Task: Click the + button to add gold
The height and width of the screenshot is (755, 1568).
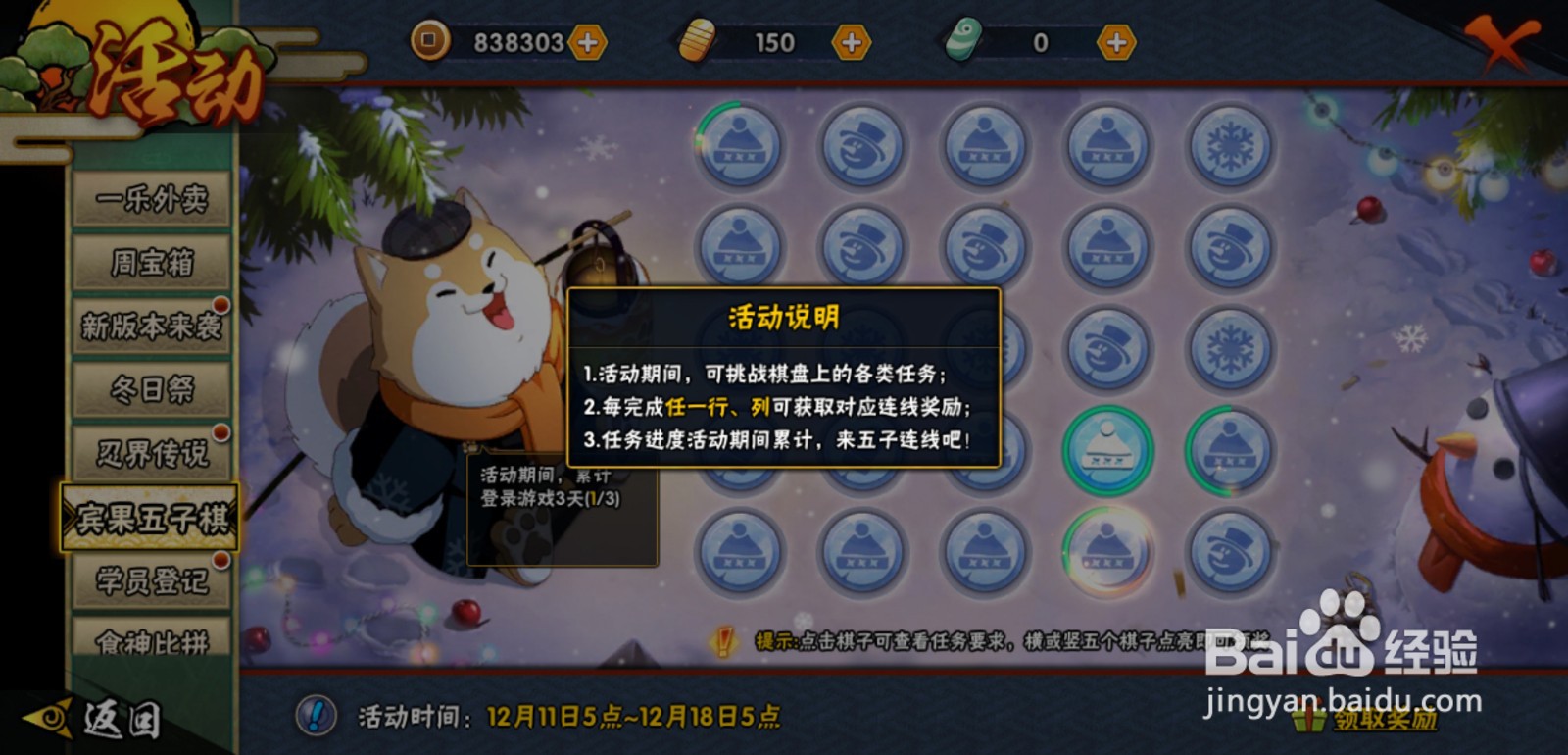Action: point(589,42)
